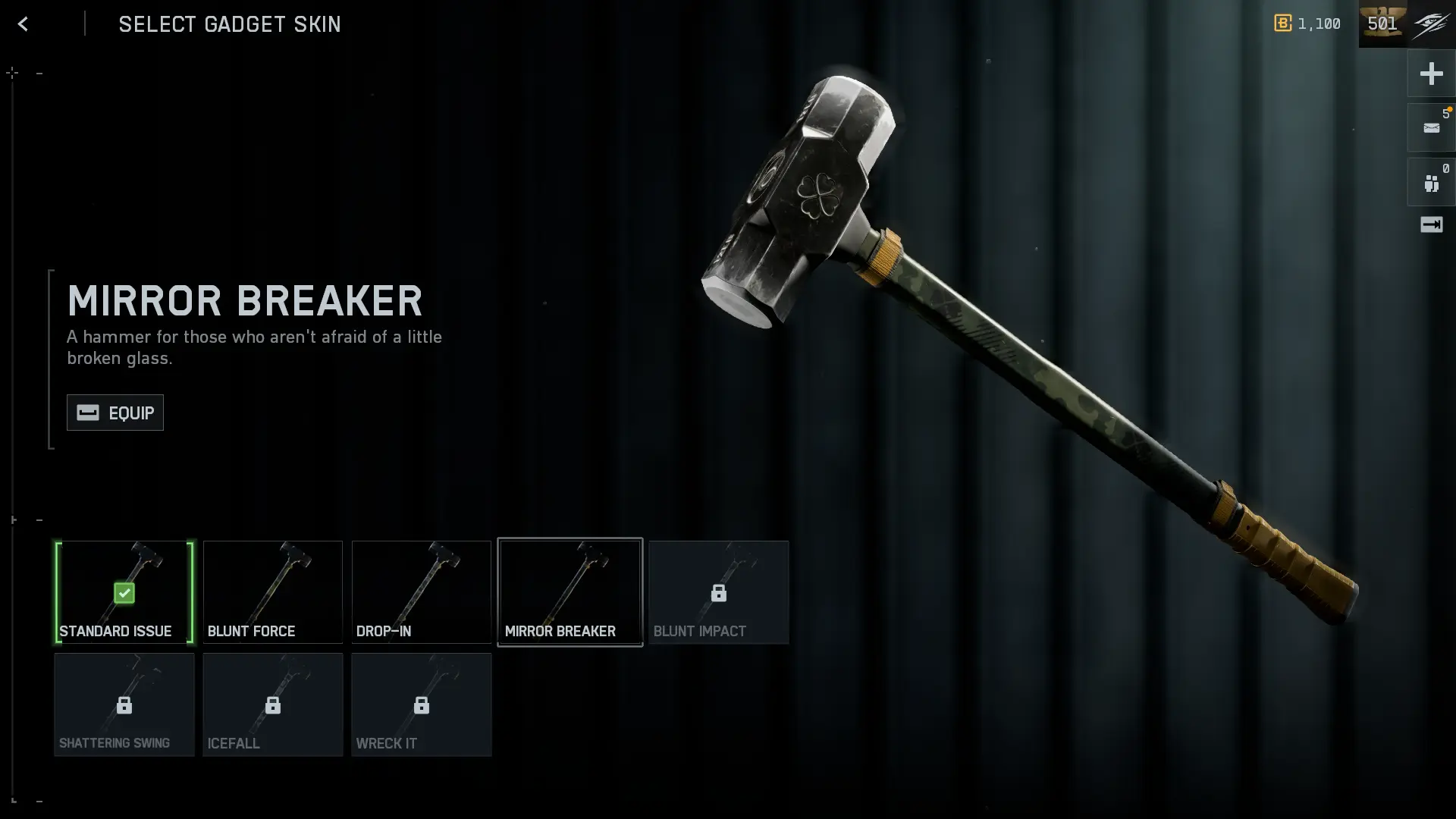1456x819 pixels.
Task: Expand the side panel arrow icon
Action: click(1431, 224)
